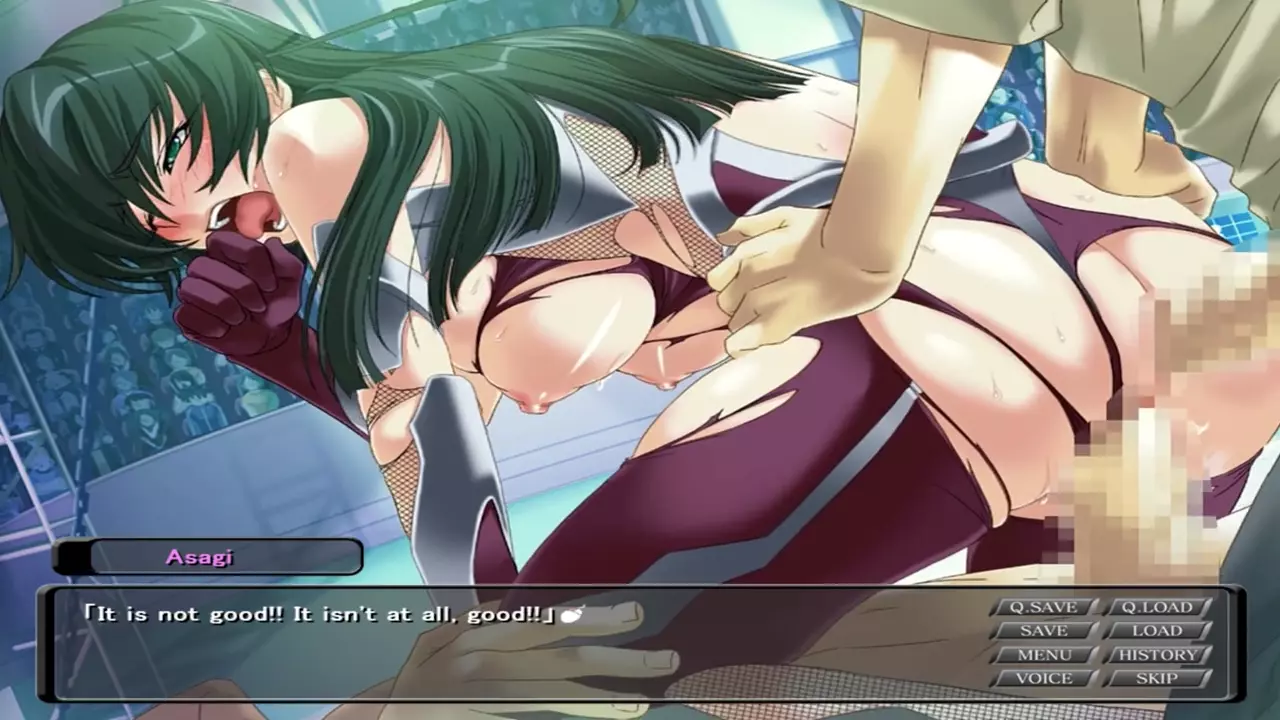Activate the SKIP button
Viewport: 1280px width, 720px height.
point(1157,678)
